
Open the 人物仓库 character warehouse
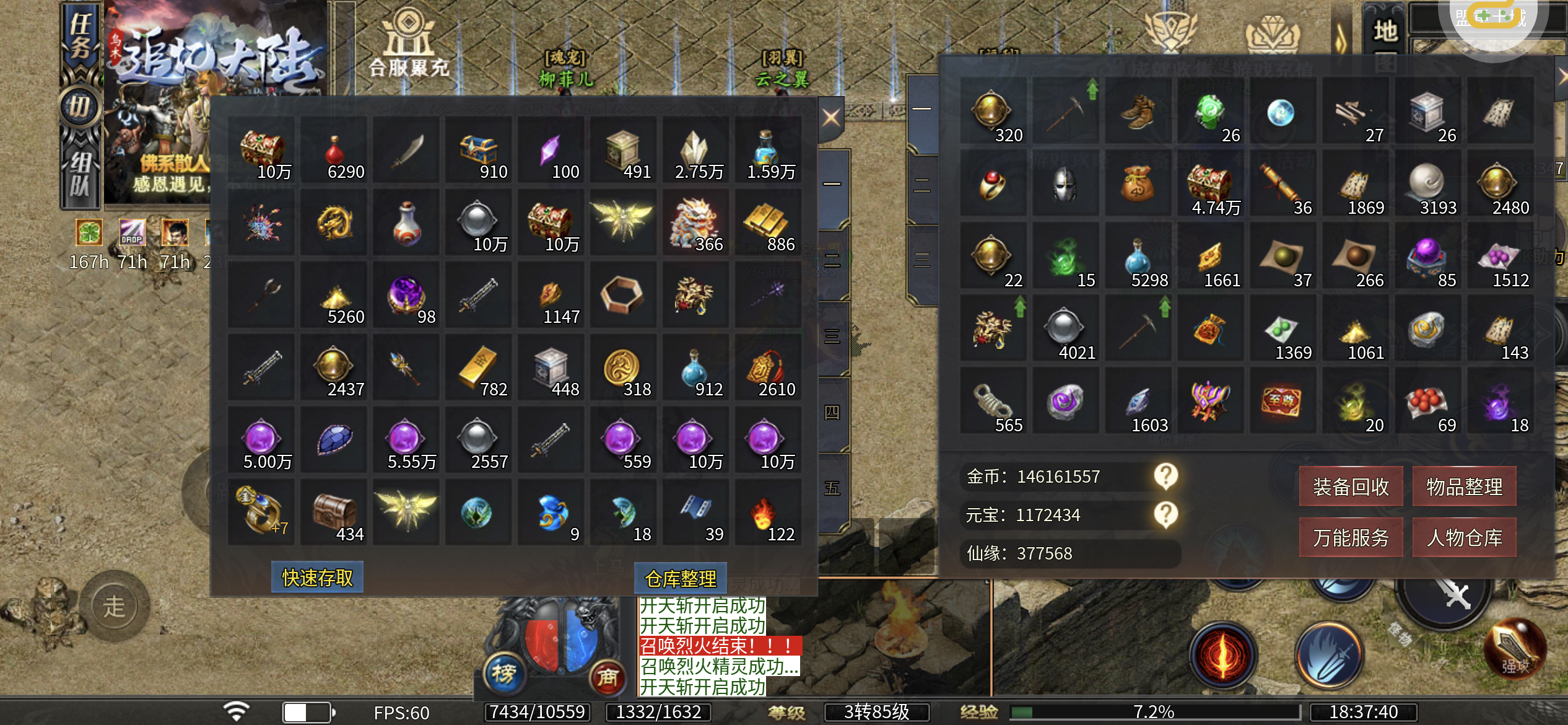[1464, 537]
